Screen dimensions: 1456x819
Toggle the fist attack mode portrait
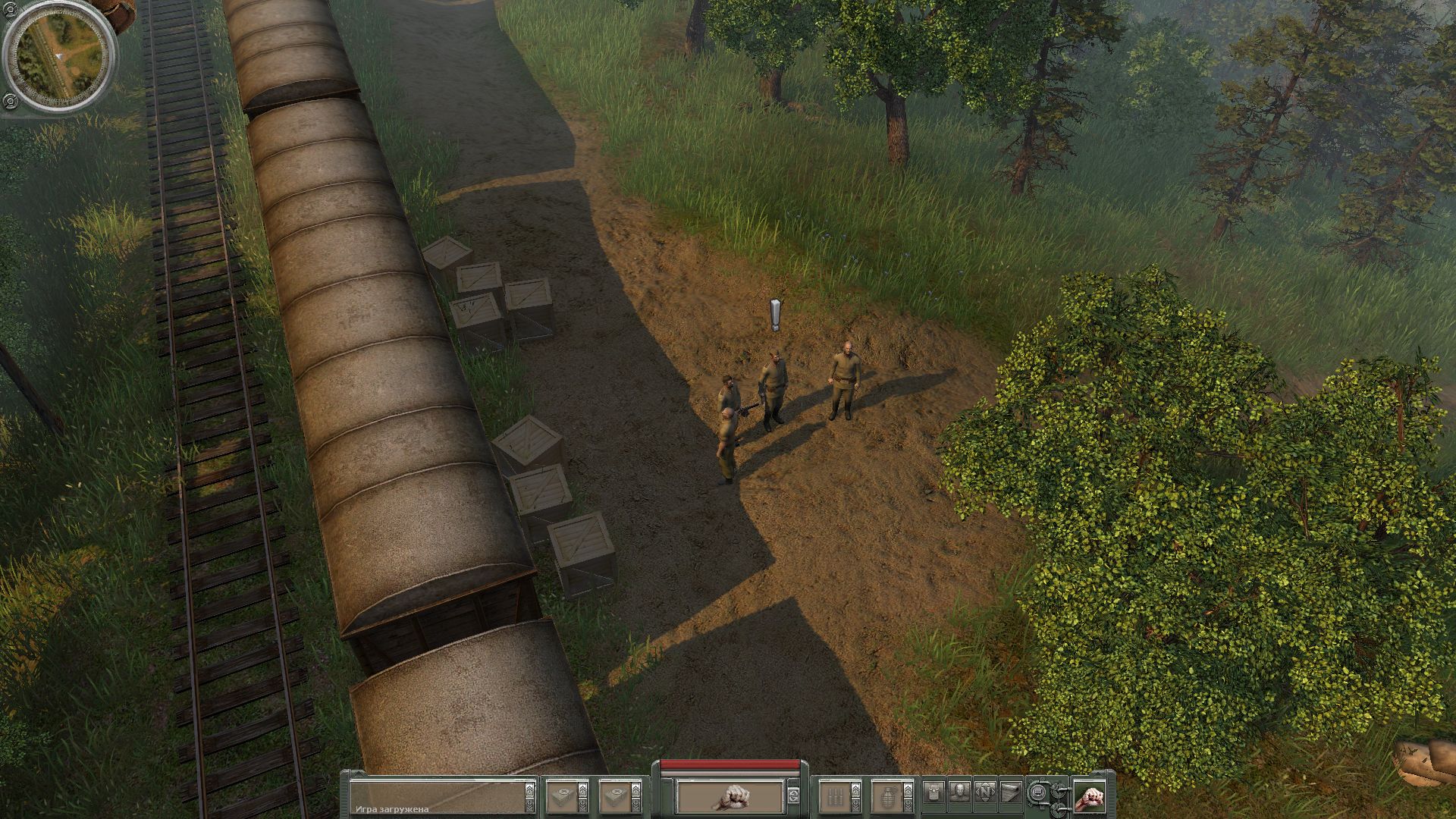(x=1089, y=797)
